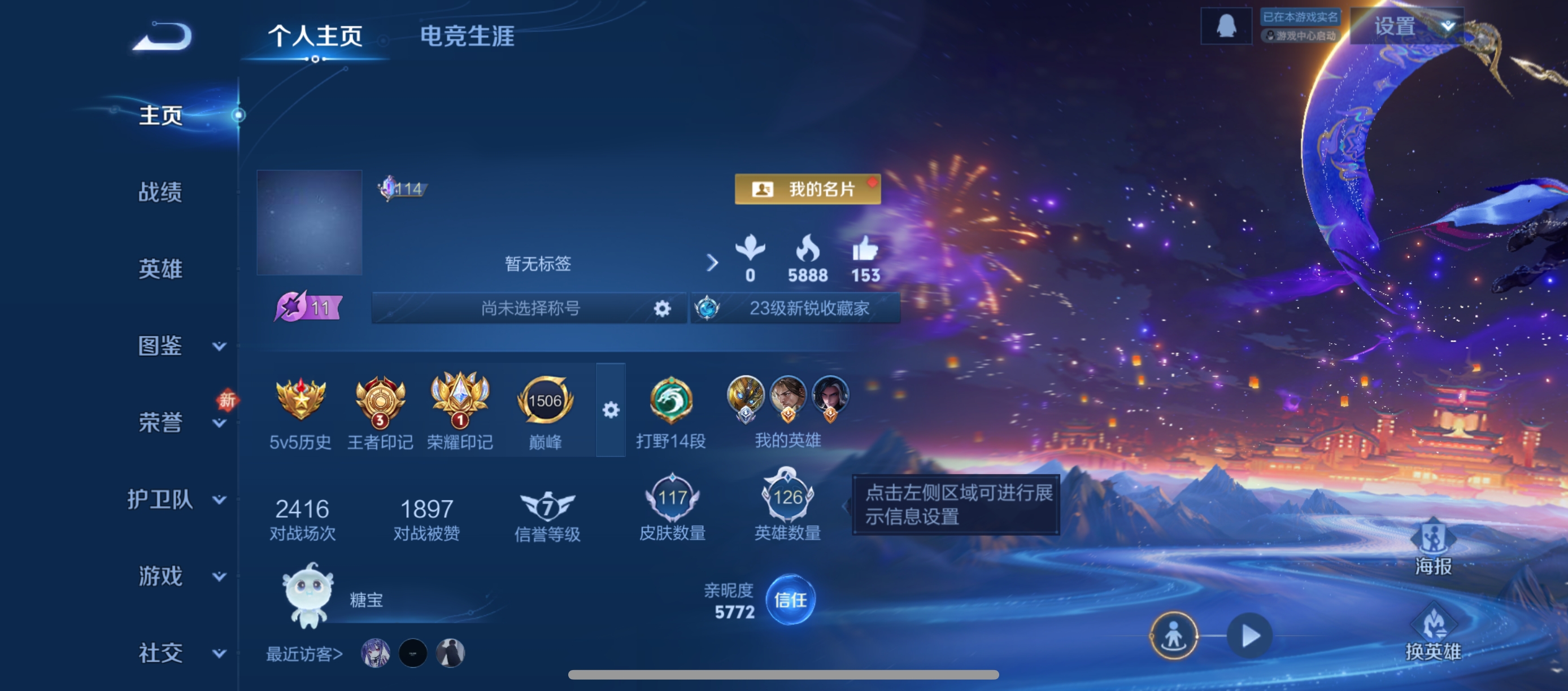This screenshot has height=691, width=1568.
Task: Click the QQ penguin account icon
Action: click(x=1225, y=25)
